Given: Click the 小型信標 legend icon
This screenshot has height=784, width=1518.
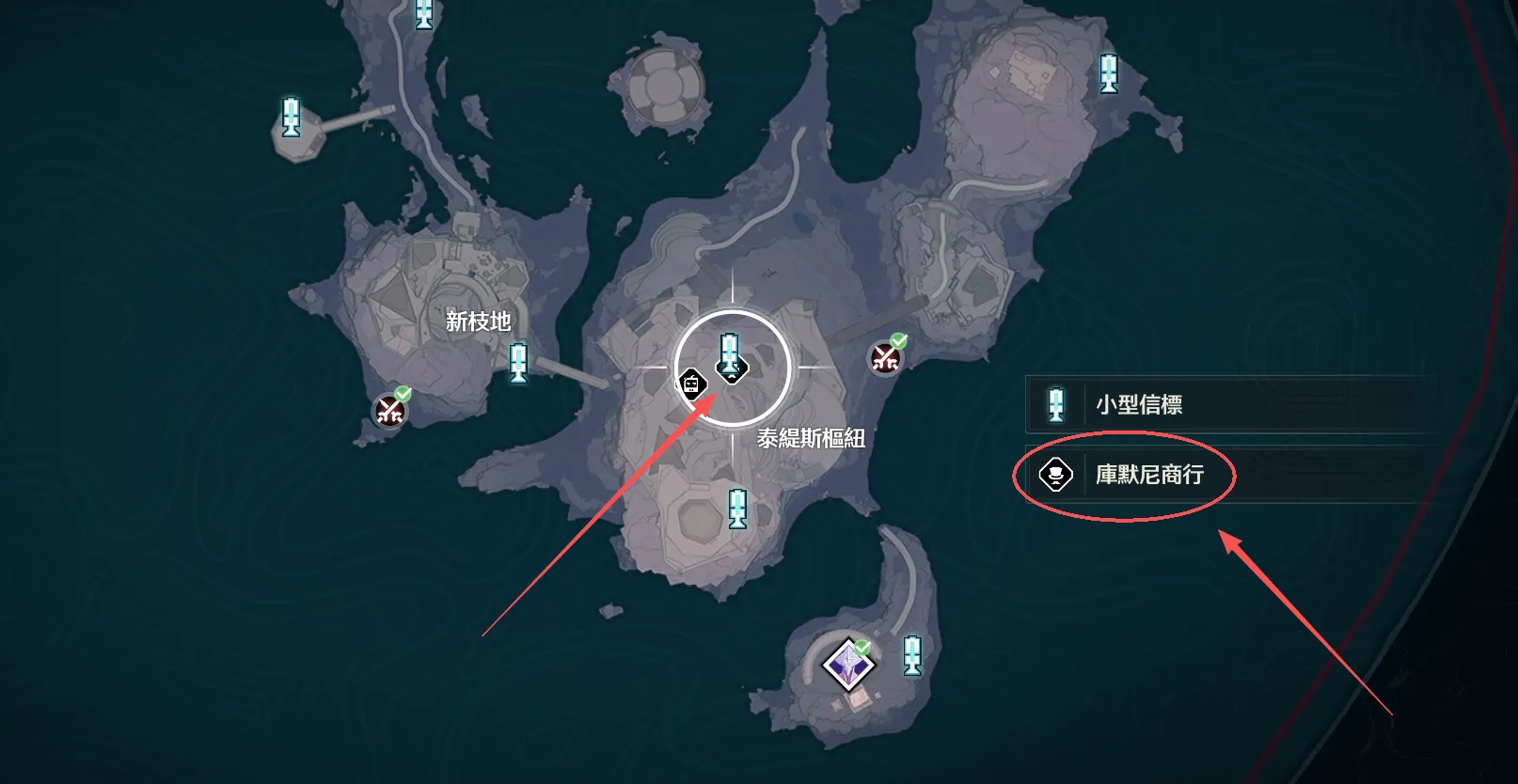Looking at the screenshot, I should point(1054,404).
